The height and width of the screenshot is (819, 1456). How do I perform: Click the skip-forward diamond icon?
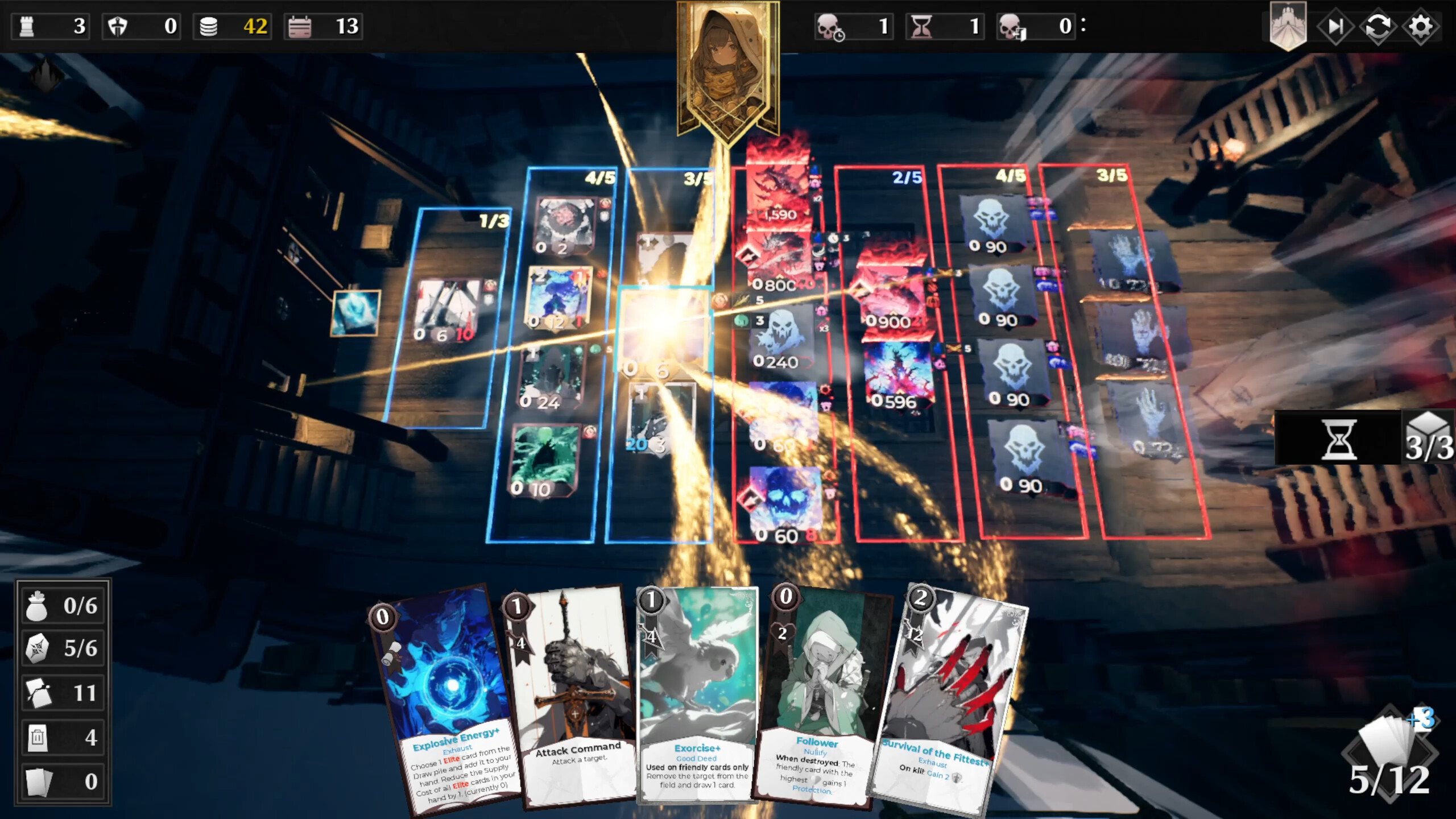pos(1337,26)
